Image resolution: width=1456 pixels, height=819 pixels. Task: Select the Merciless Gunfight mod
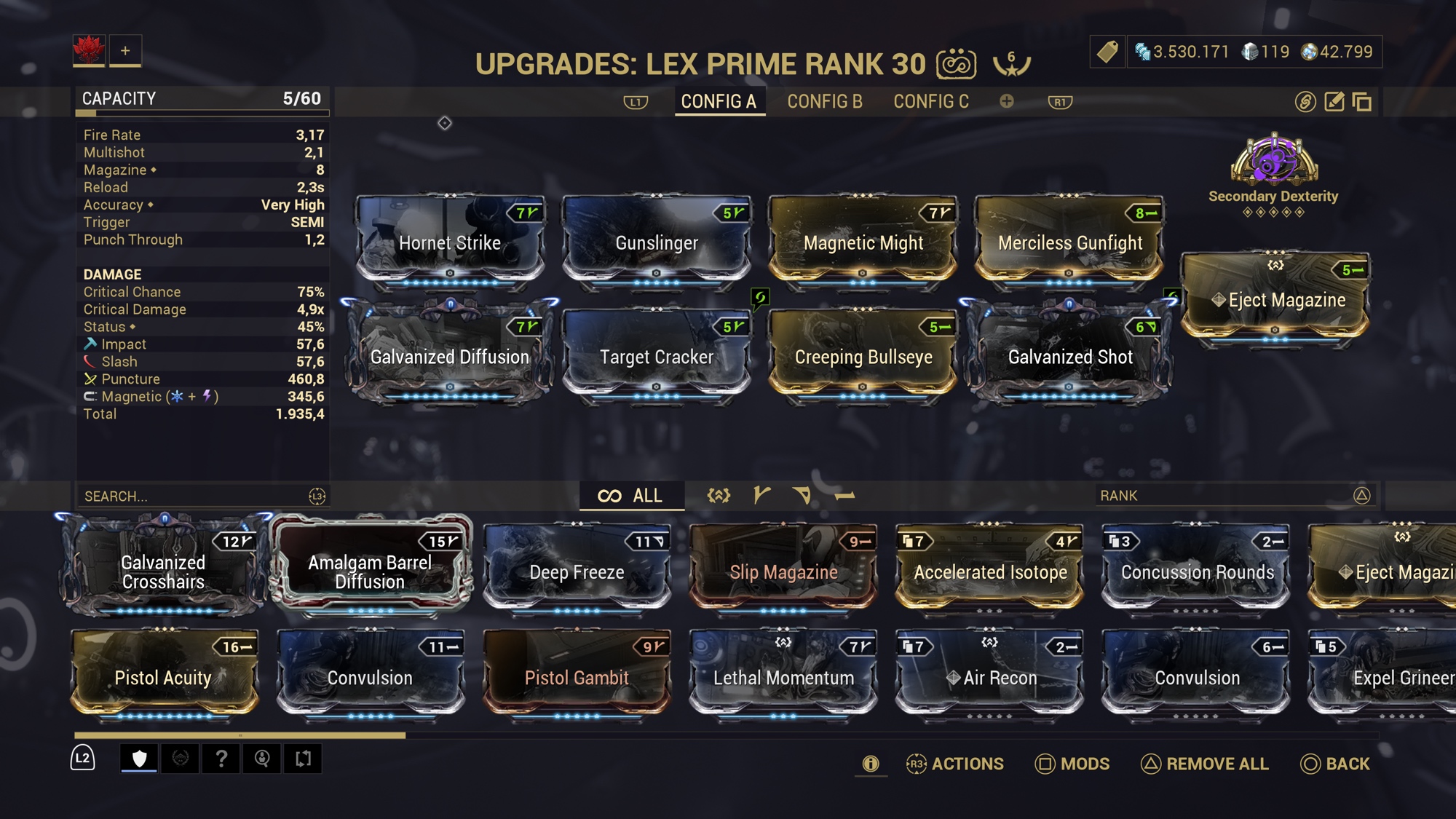tap(1069, 239)
